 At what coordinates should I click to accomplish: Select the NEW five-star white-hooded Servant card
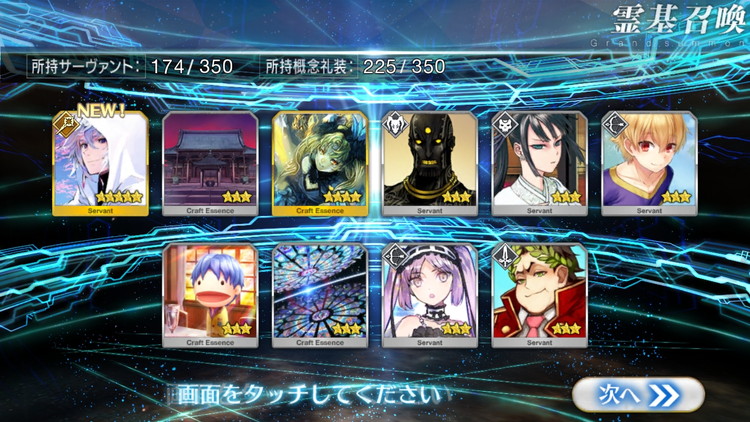100,162
